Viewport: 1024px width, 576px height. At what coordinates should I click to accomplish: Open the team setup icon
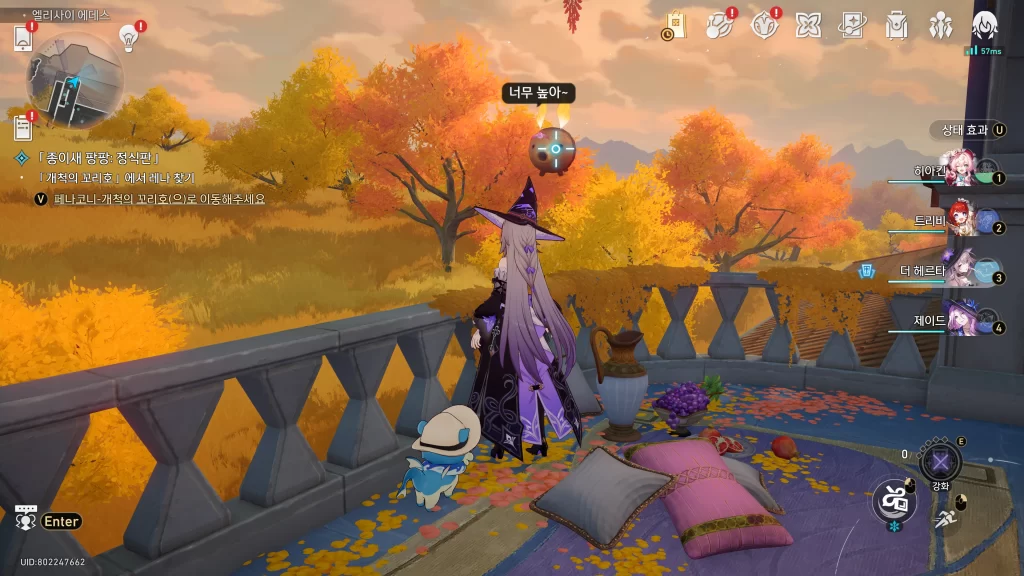point(941,24)
